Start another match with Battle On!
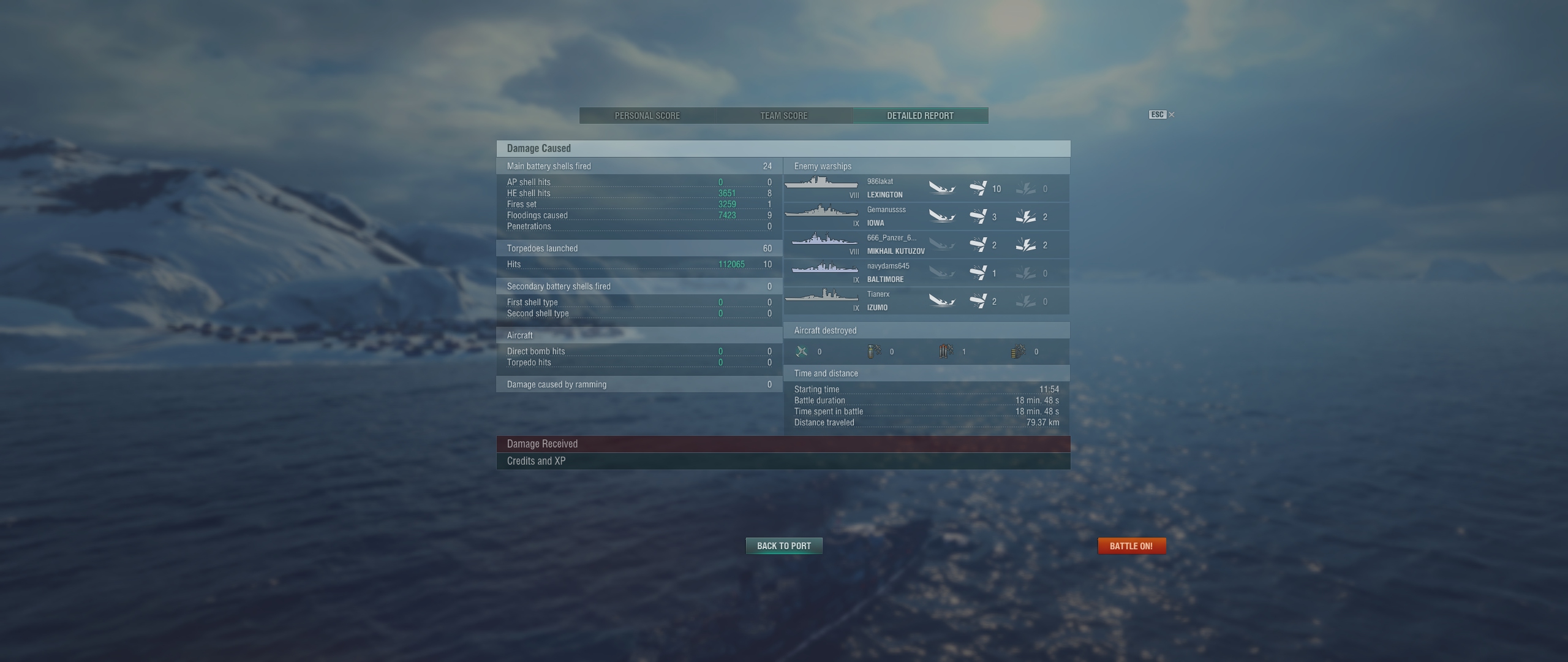 coord(1131,546)
